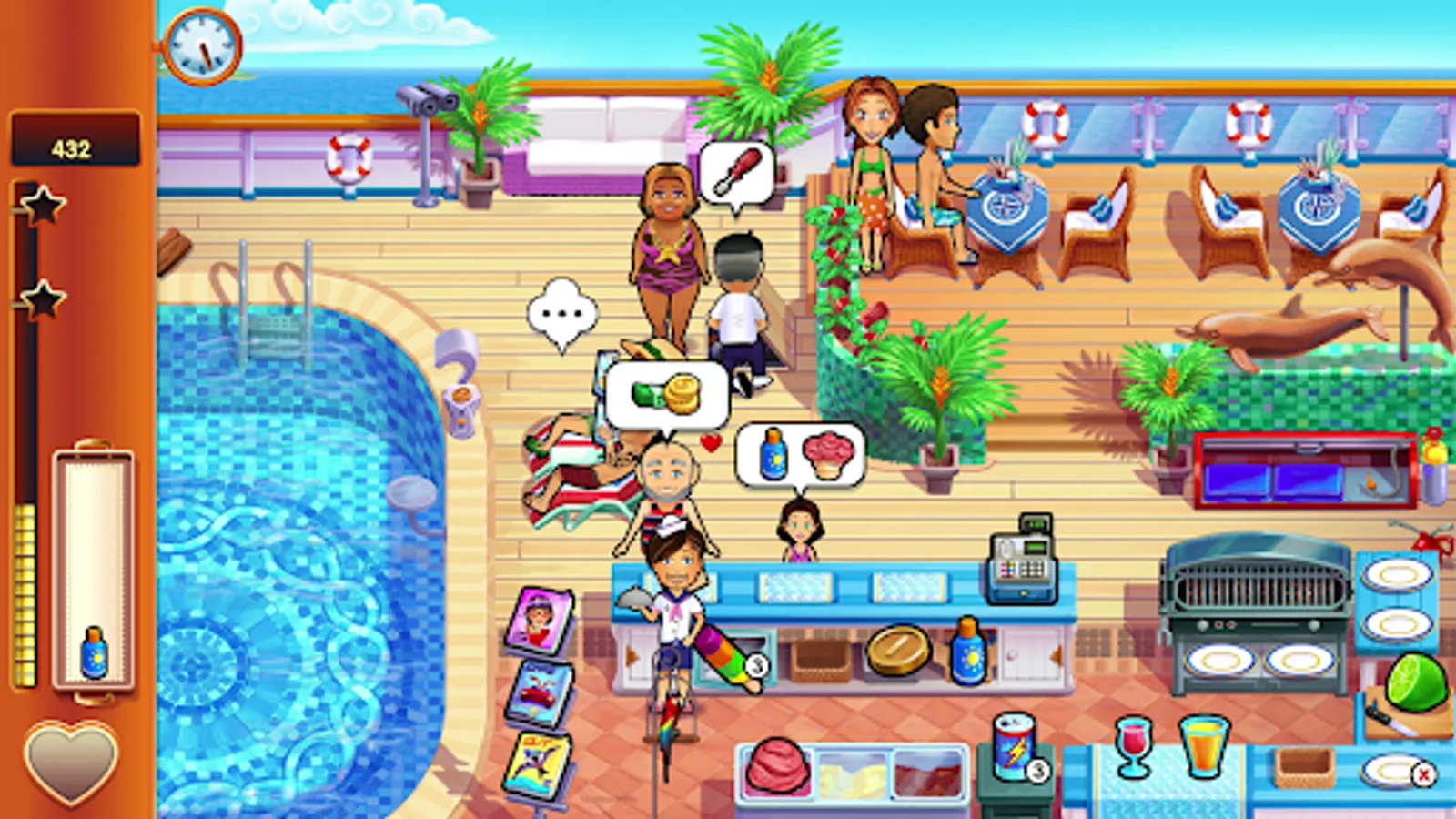
Task: Collect the money tip speech bubble
Action: (x=664, y=391)
